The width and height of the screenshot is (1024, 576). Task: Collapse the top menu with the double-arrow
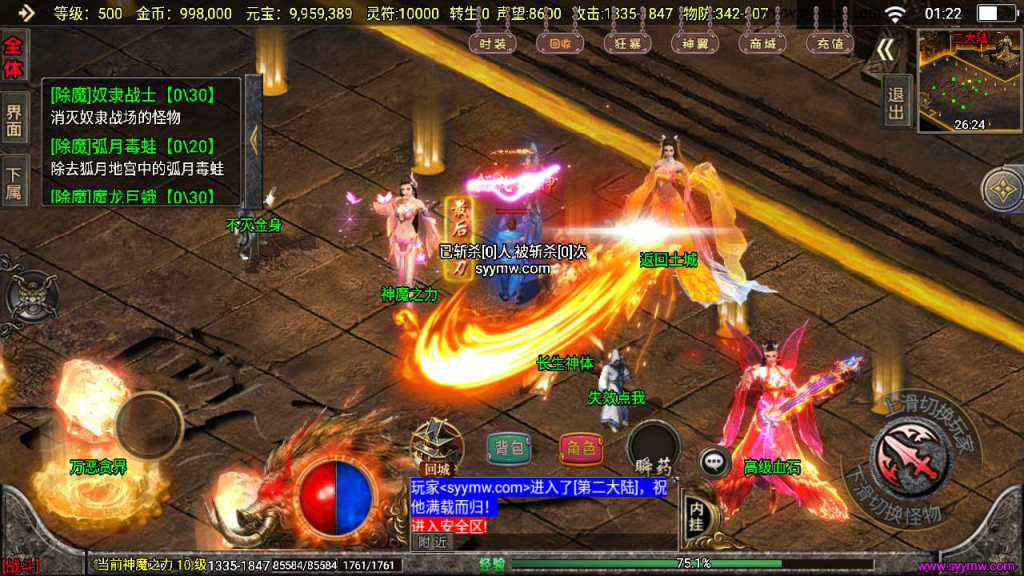(x=885, y=50)
